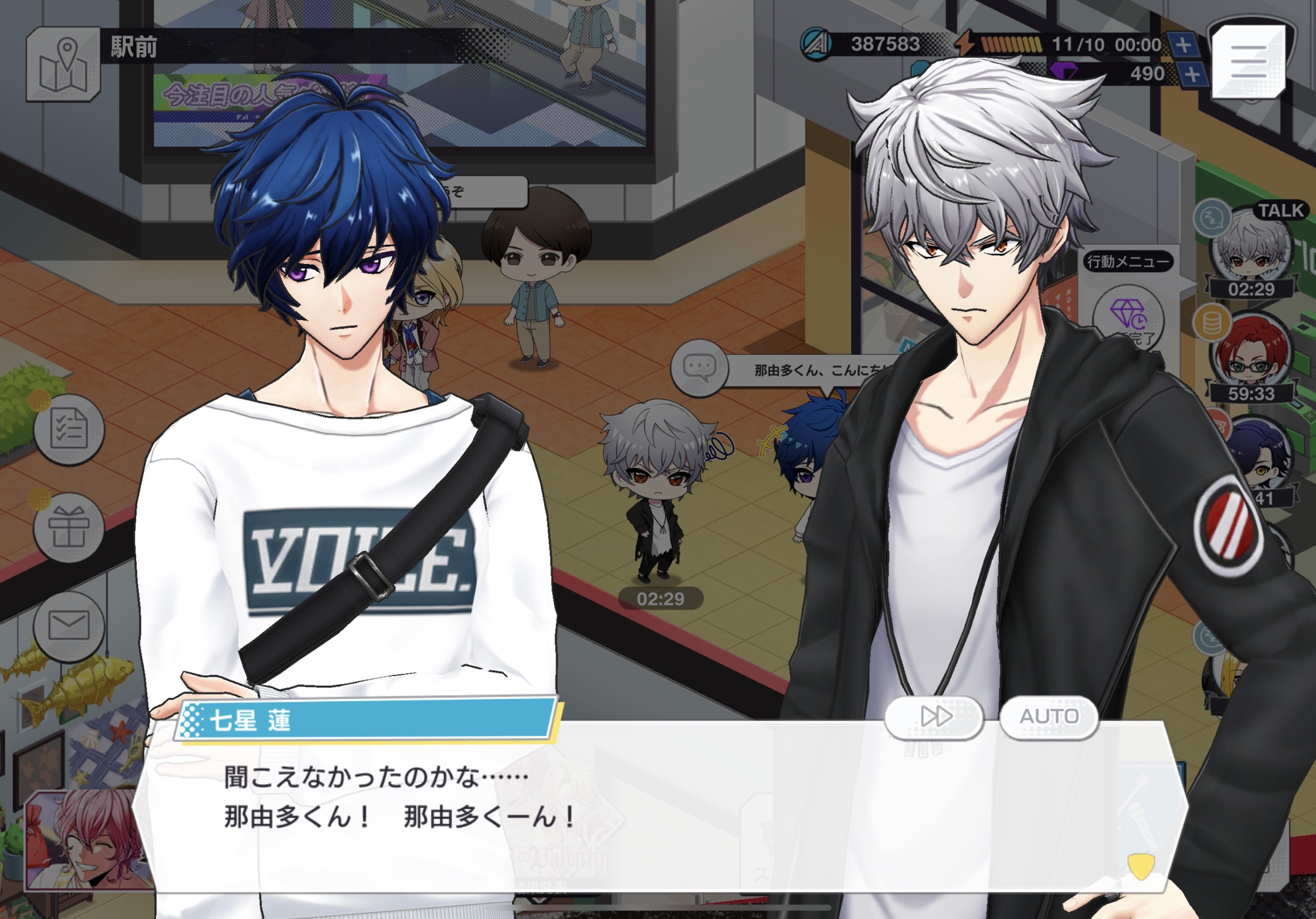Open the map icon beside 駅前
The image size is (1316, 919).
pyautogui.click(x=63, y=65)
